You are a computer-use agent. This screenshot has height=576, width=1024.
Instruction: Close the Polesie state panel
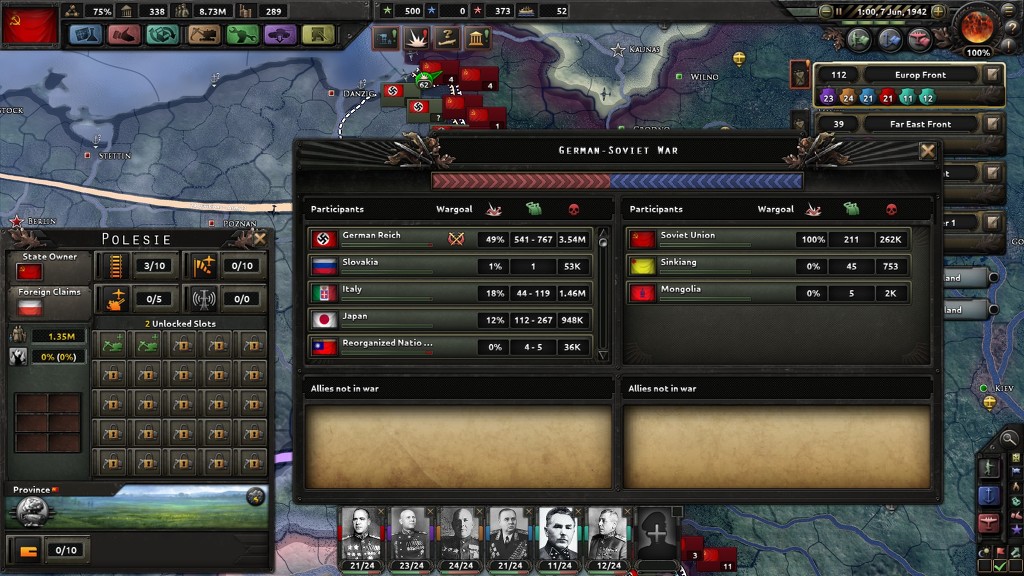(260, 238)
